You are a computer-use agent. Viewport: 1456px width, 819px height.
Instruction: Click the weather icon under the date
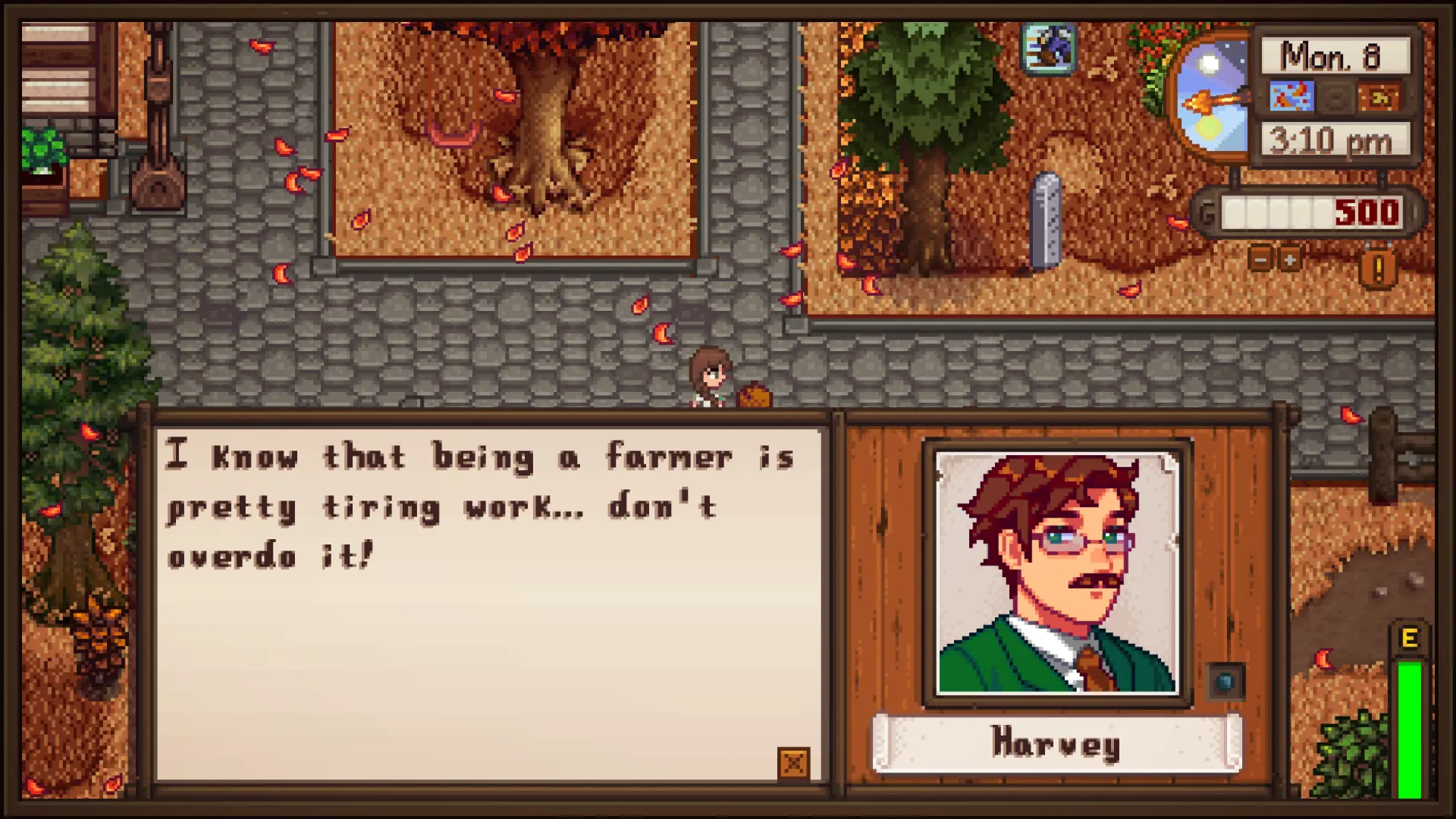(1291, 98)
